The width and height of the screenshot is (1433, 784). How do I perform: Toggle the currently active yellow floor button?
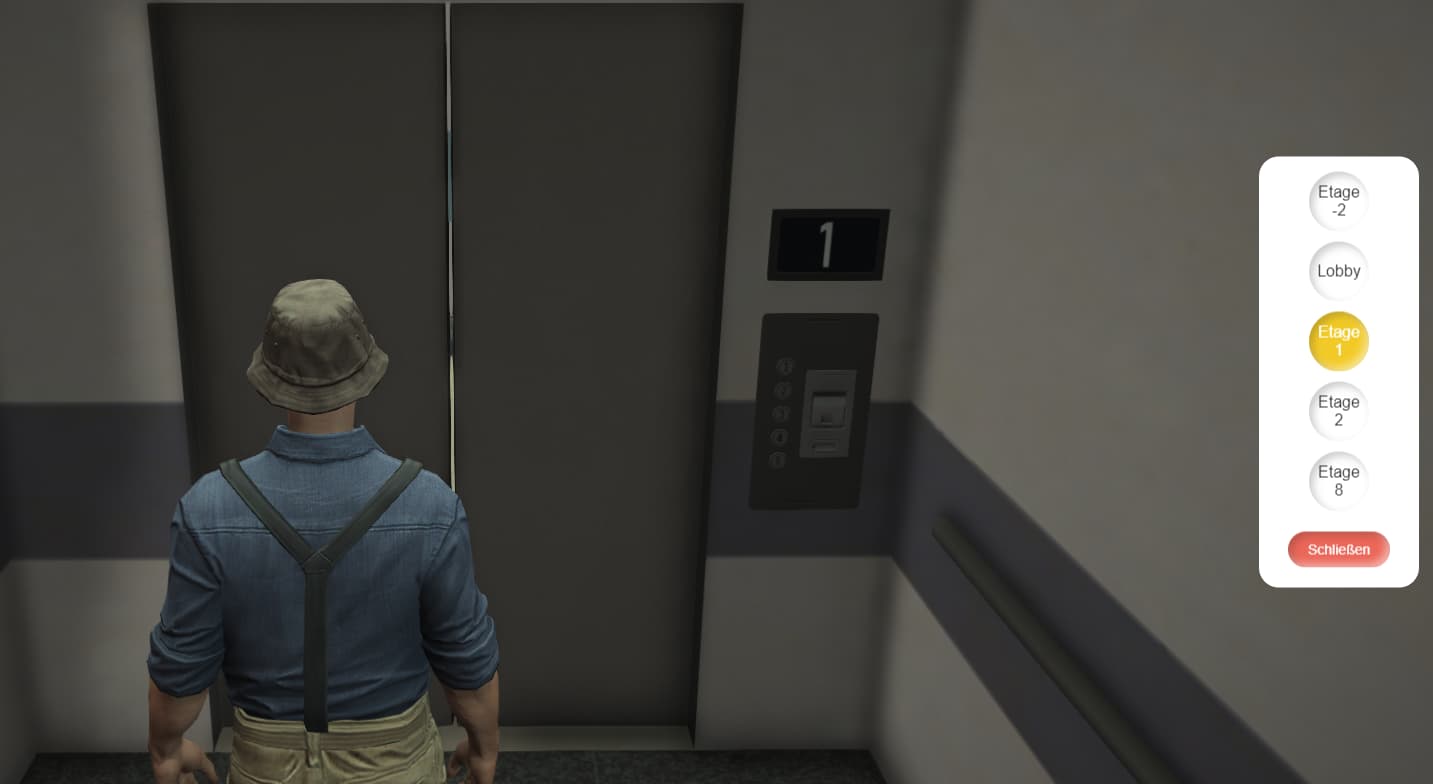(1338, 341)
